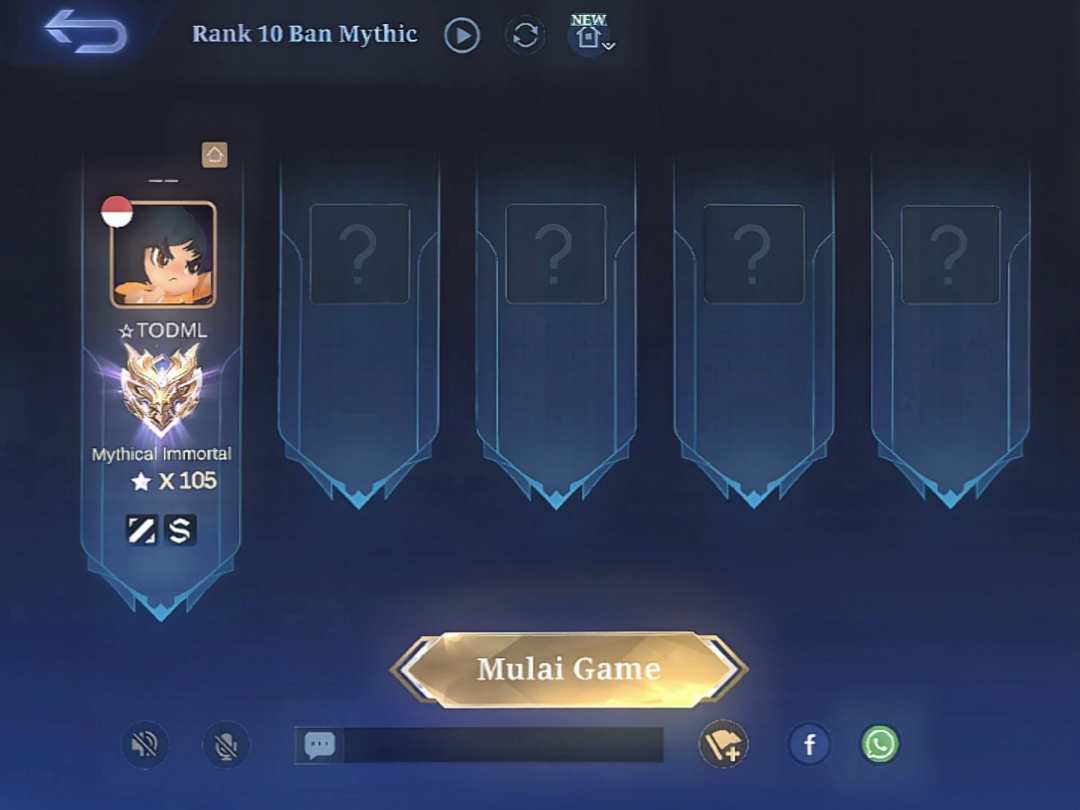Click the circular play icon beside Rank title
This screenshot has width=1080, height=810.
tap(462, 36)
